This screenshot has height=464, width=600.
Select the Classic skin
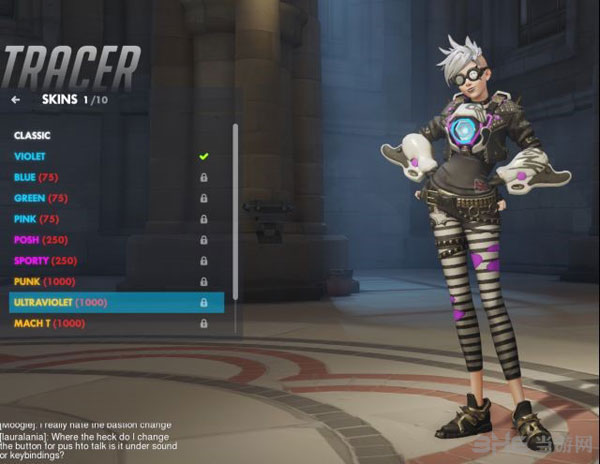click(x=33, y=135)
